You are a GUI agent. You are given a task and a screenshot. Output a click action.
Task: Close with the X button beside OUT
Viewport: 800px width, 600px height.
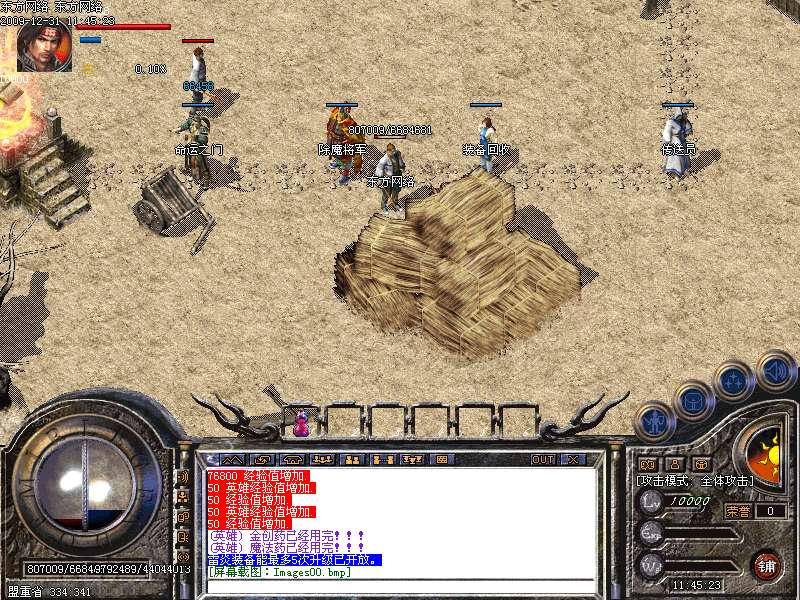(x=573, y=460)
